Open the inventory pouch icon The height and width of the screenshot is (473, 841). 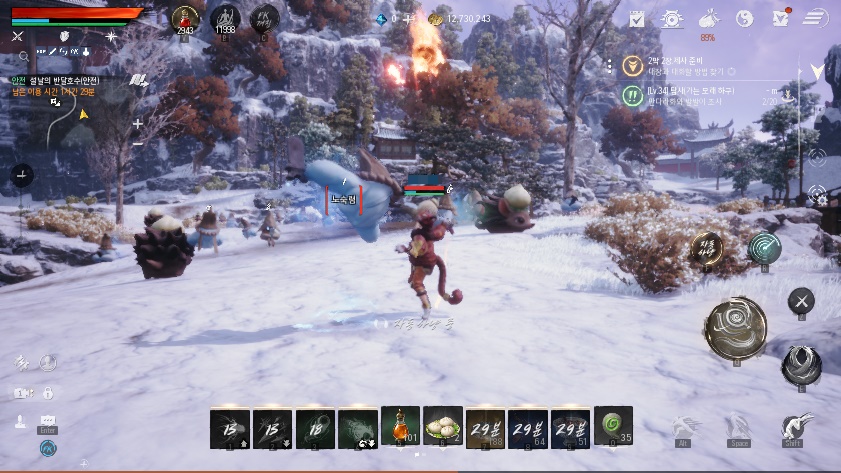[x=708, y=17]
